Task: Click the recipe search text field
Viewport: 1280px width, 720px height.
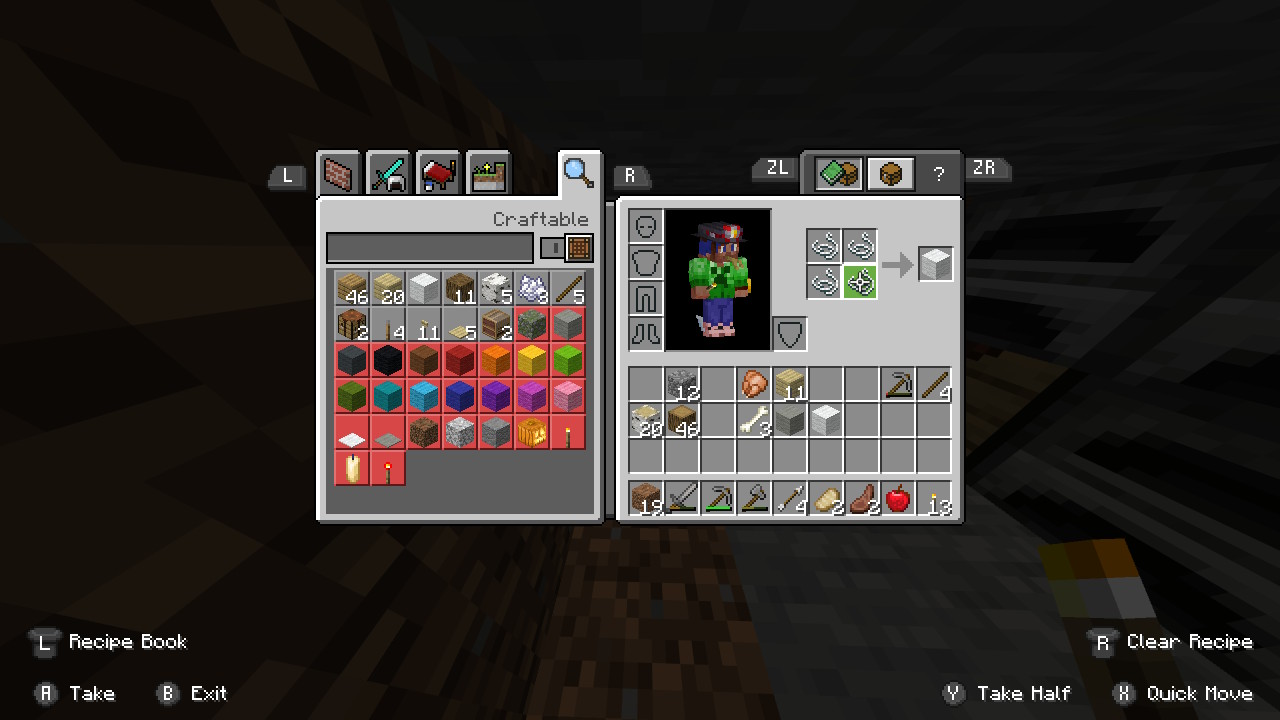Action: pos(430,248)
